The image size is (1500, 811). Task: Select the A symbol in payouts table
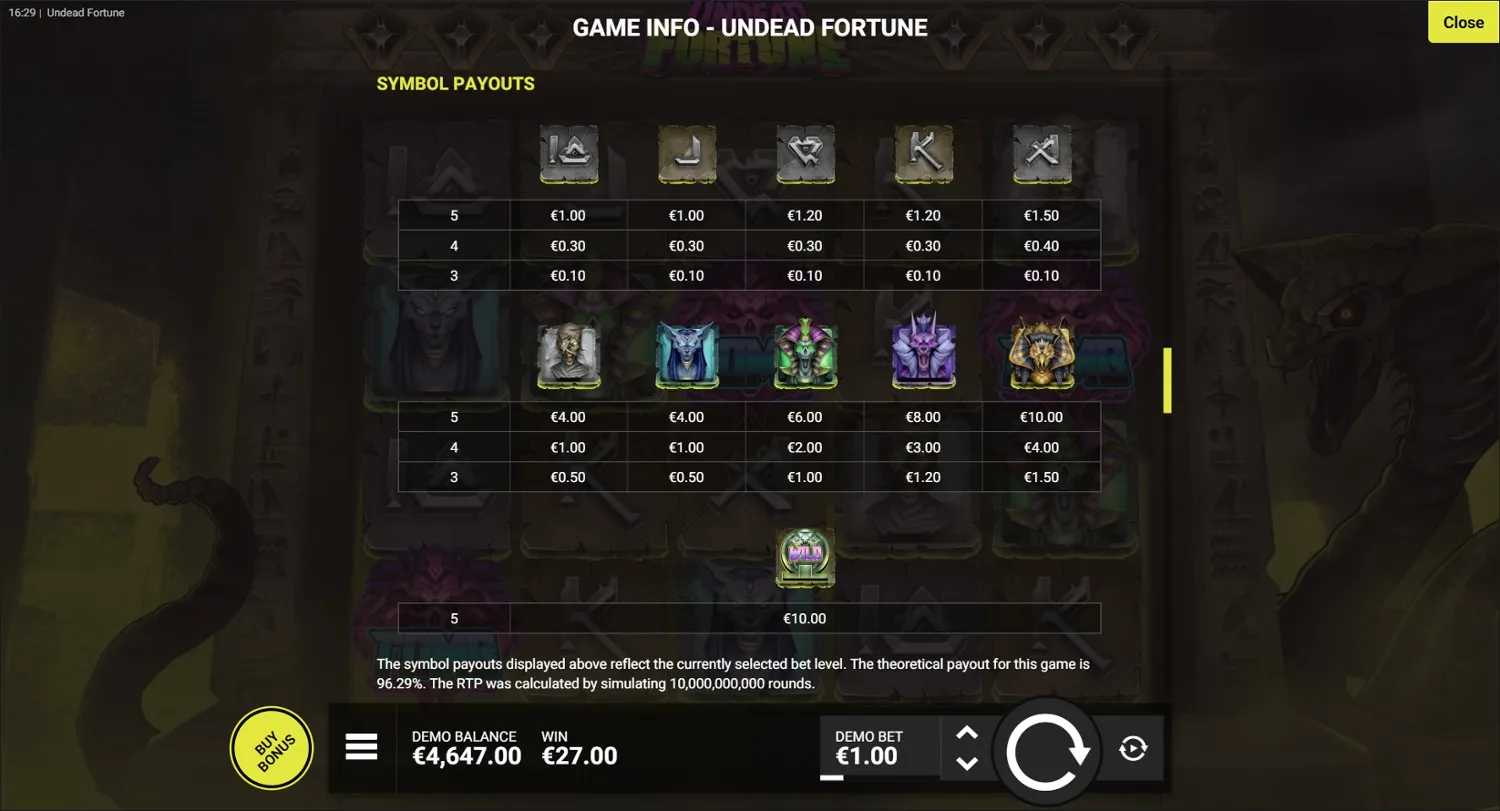point(1040,155)
